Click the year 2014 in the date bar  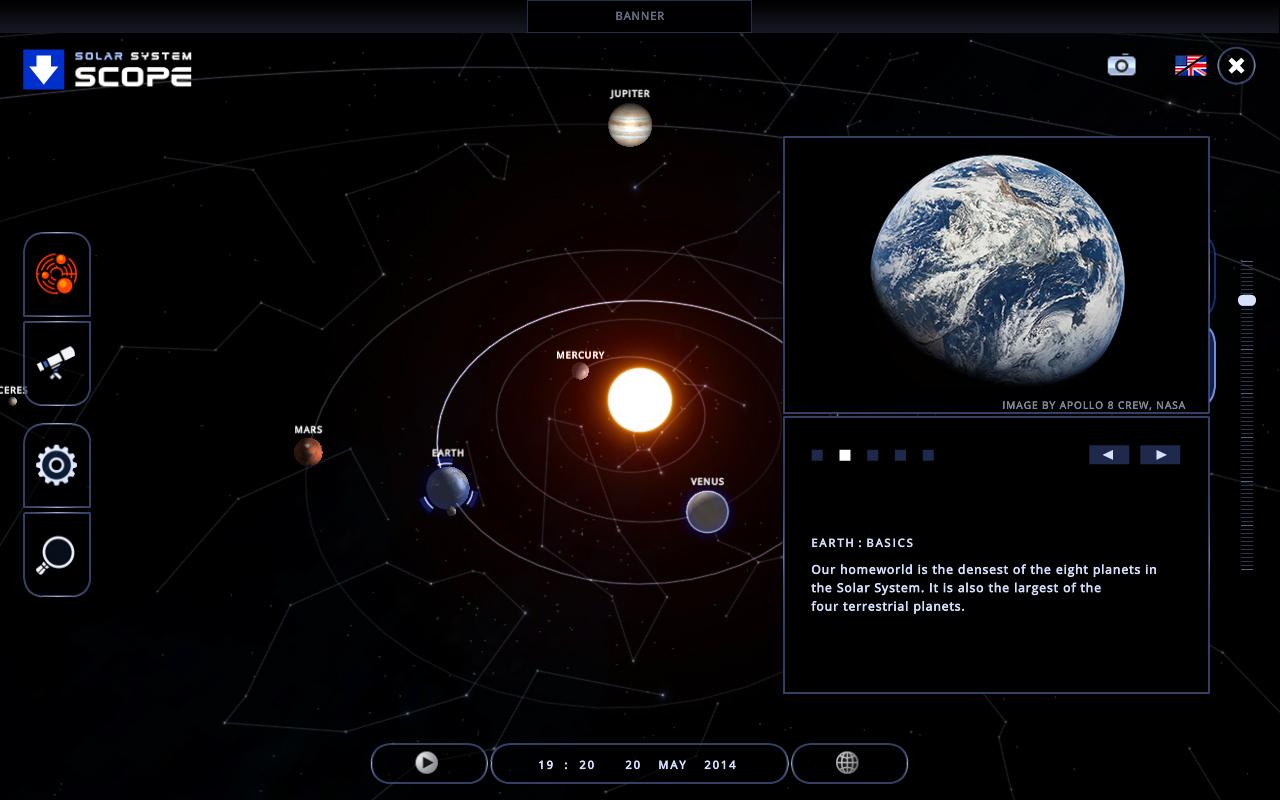720,765
